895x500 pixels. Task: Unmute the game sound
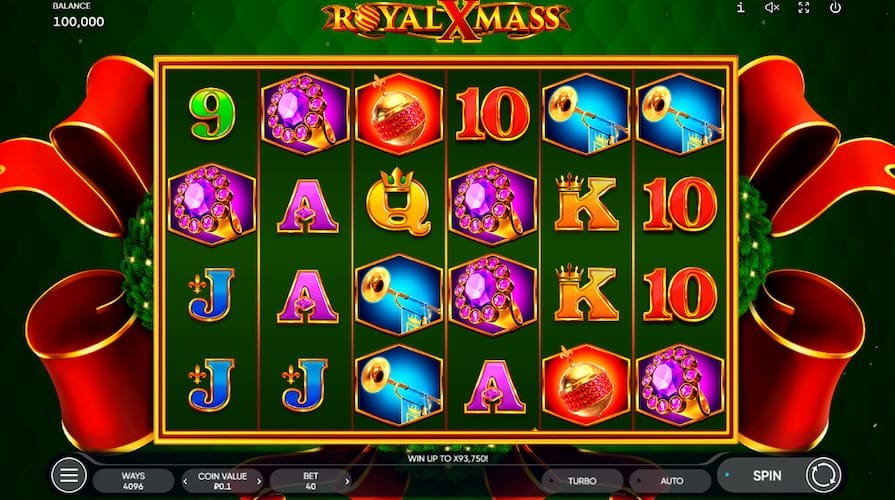772,8
